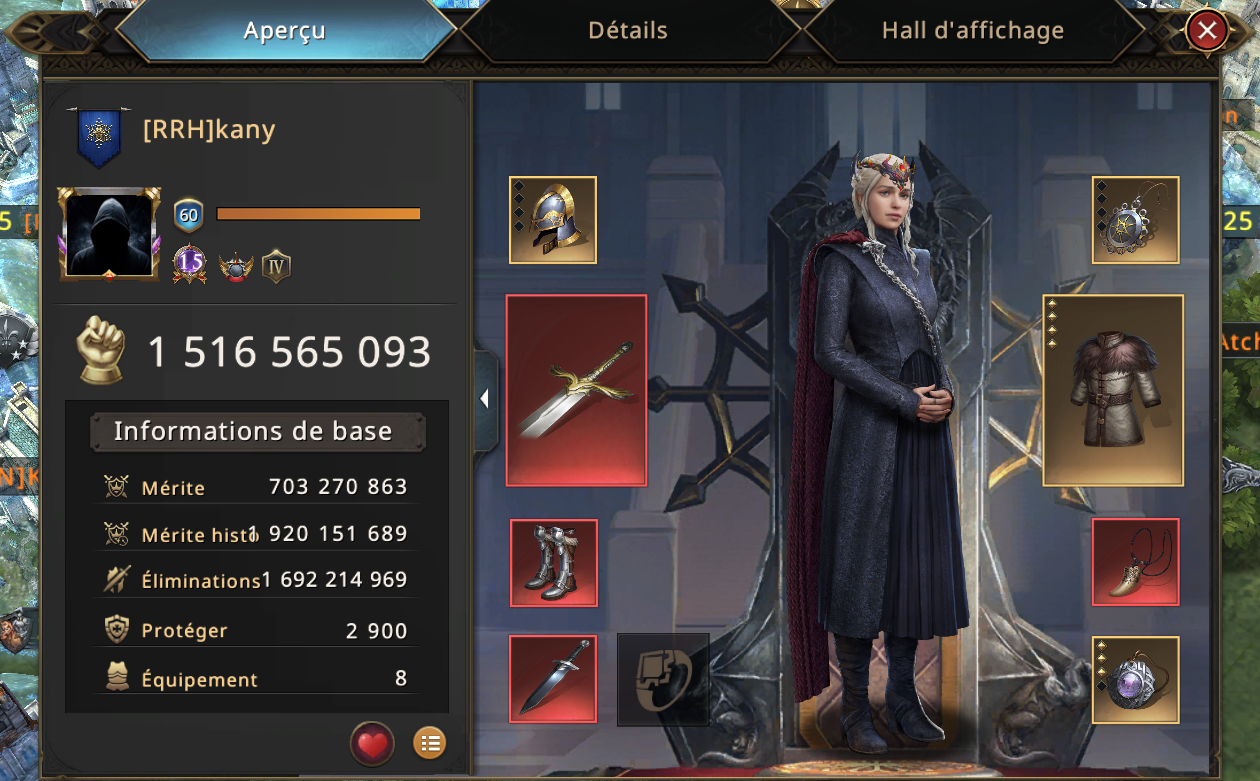
Task: Click the red heart like button
Action: [372, 743]
